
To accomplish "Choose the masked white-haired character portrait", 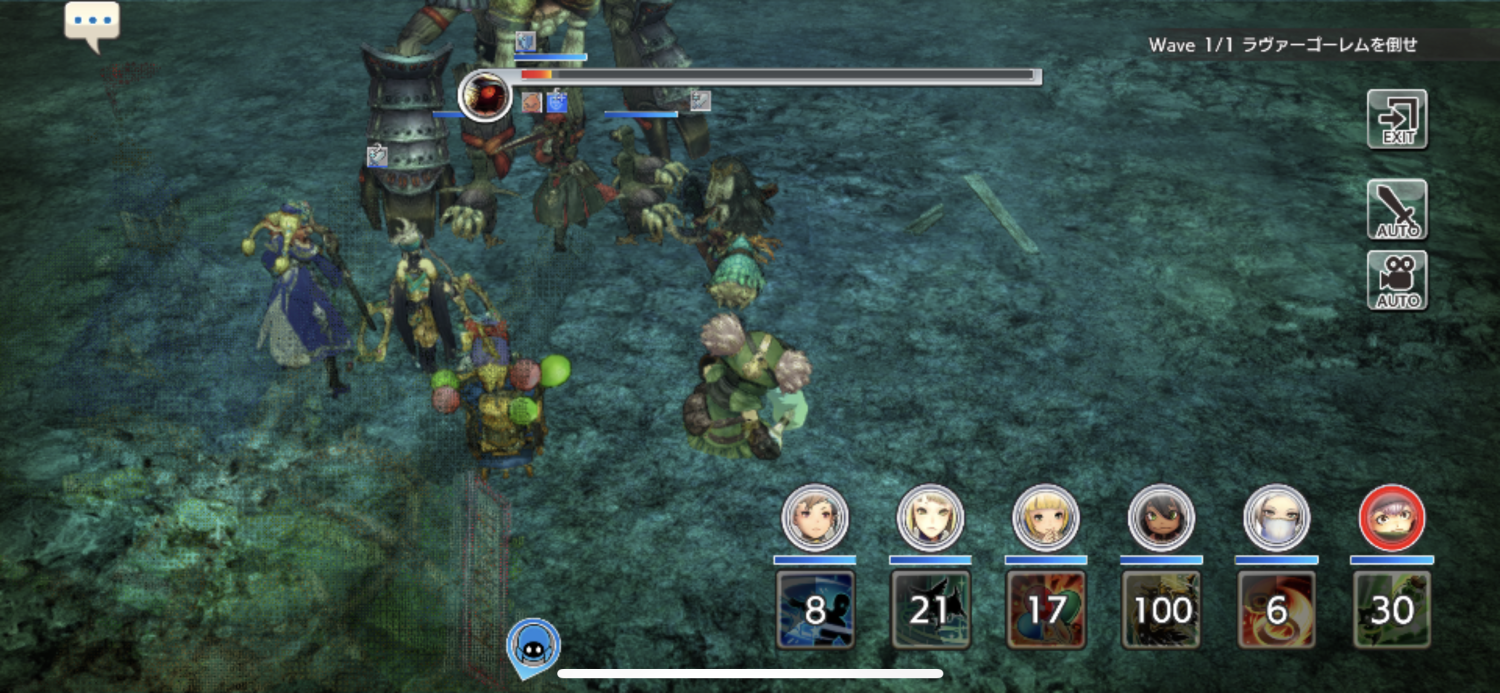I will [x=1276, y=518].
